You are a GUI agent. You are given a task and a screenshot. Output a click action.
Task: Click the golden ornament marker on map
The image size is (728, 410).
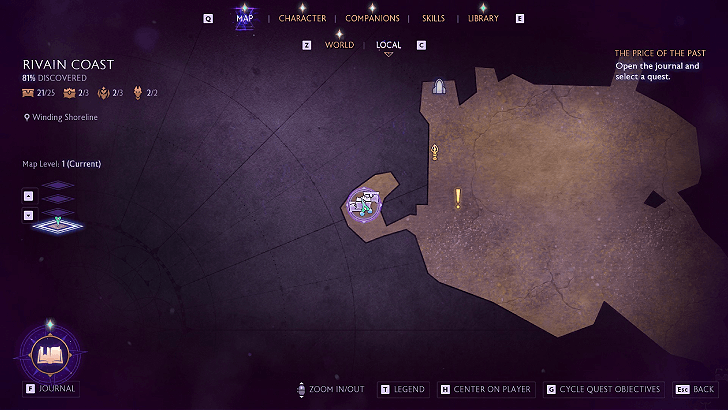click(435, 152)
